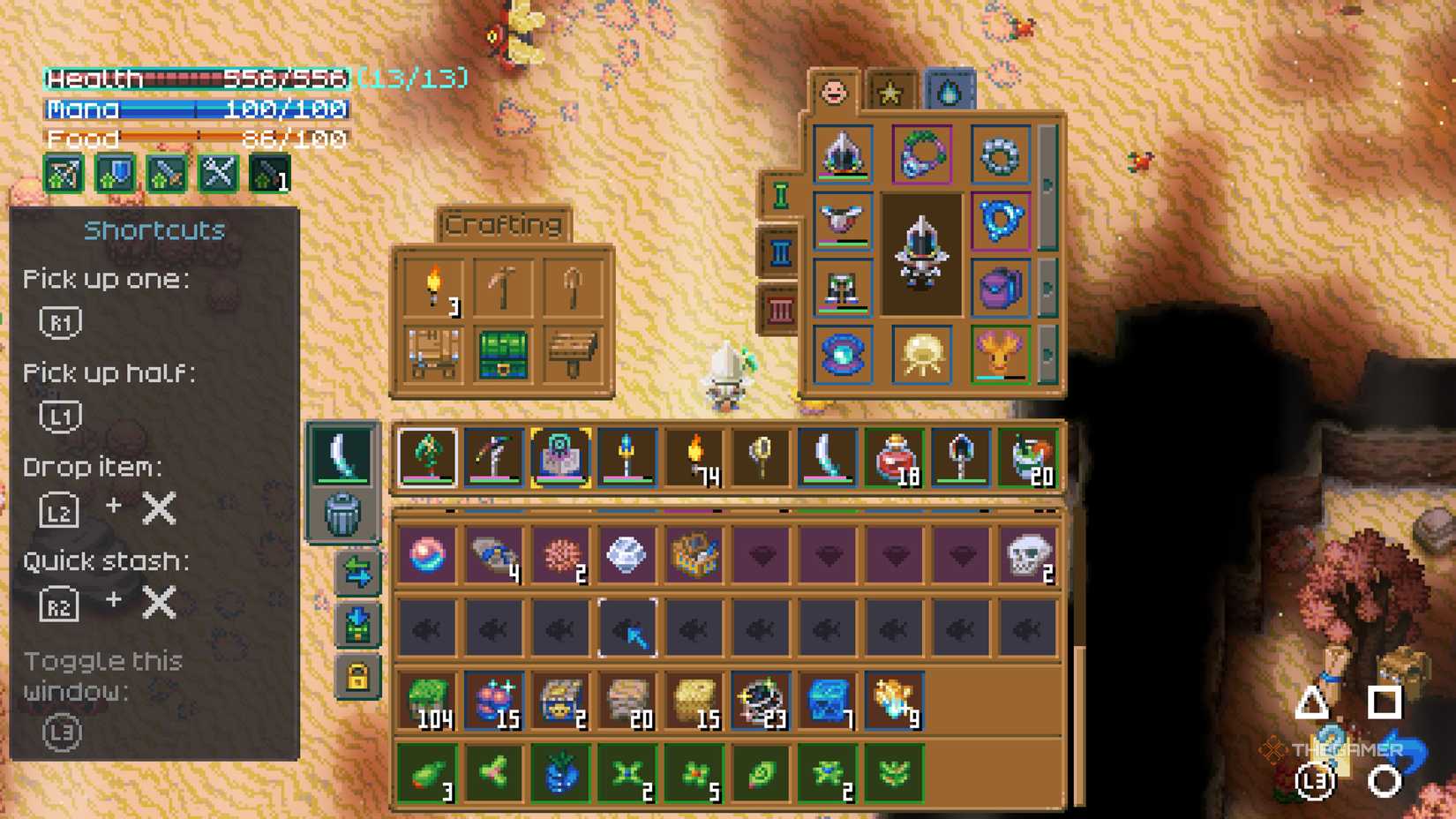Click the Mana bar
This screenshot has width=1456, height=819.
pyautogui.click(x=194, y=110)
